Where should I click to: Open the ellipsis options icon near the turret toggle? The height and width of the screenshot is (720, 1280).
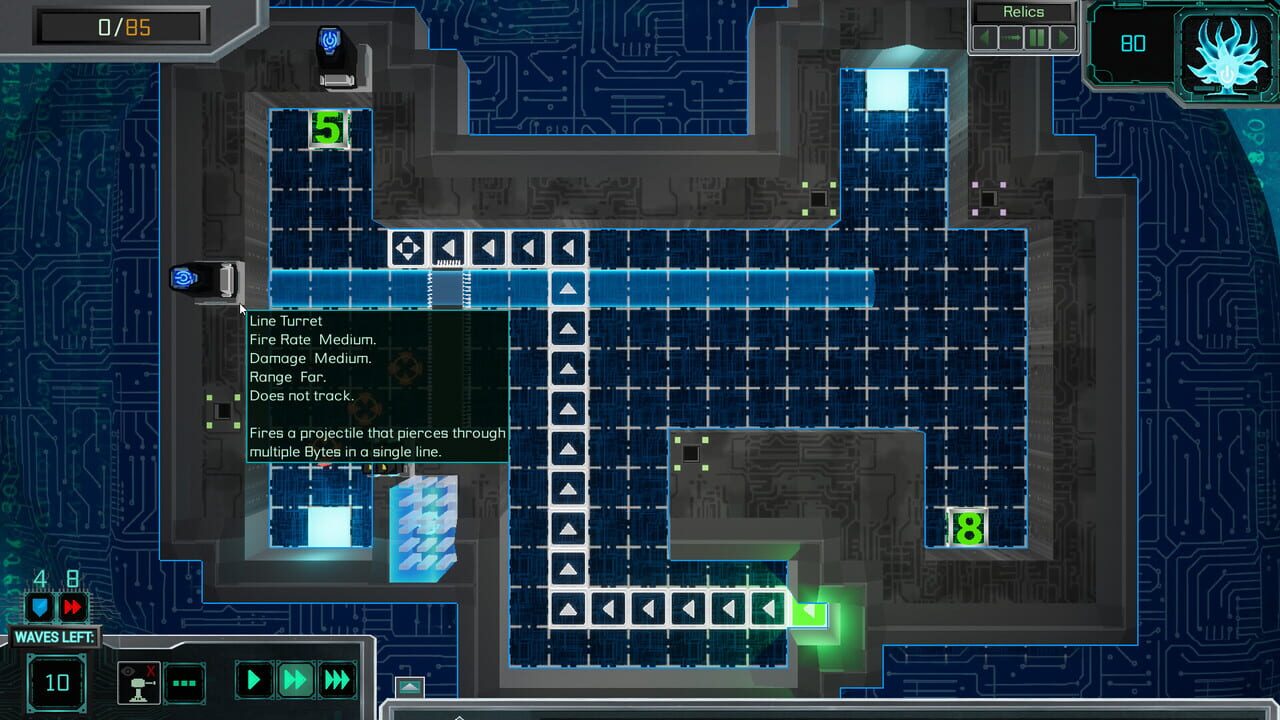[184, 684]
